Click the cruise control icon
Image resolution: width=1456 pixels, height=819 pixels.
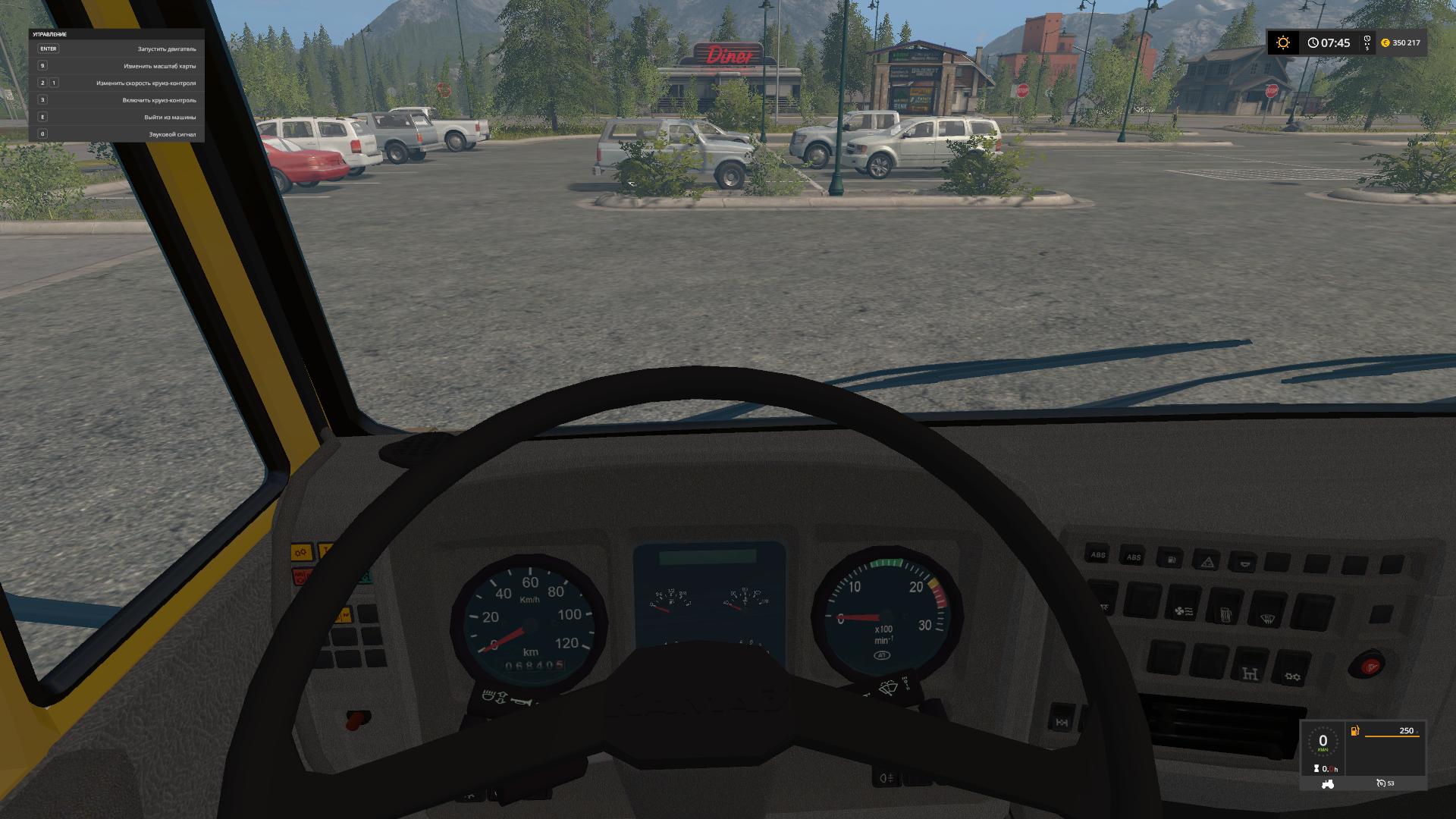(1381, 783)
